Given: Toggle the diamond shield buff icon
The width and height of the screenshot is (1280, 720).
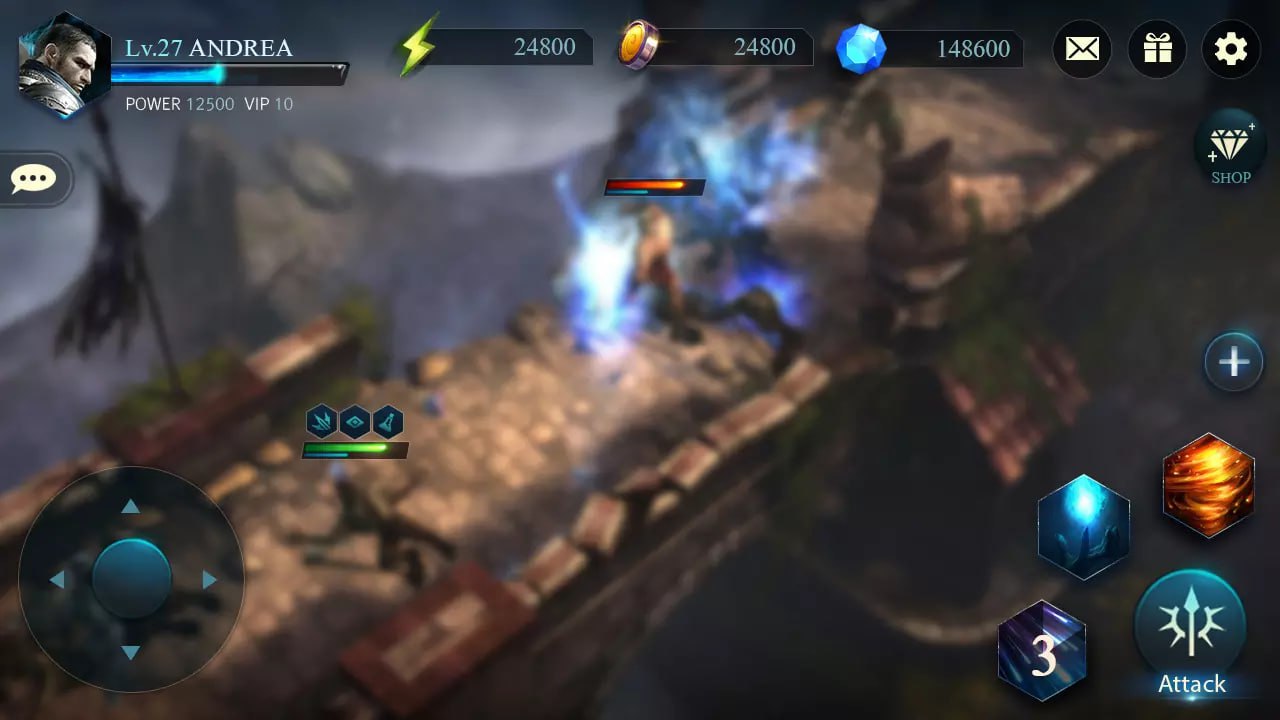Looking at the screenshot, I should [355, 421].
